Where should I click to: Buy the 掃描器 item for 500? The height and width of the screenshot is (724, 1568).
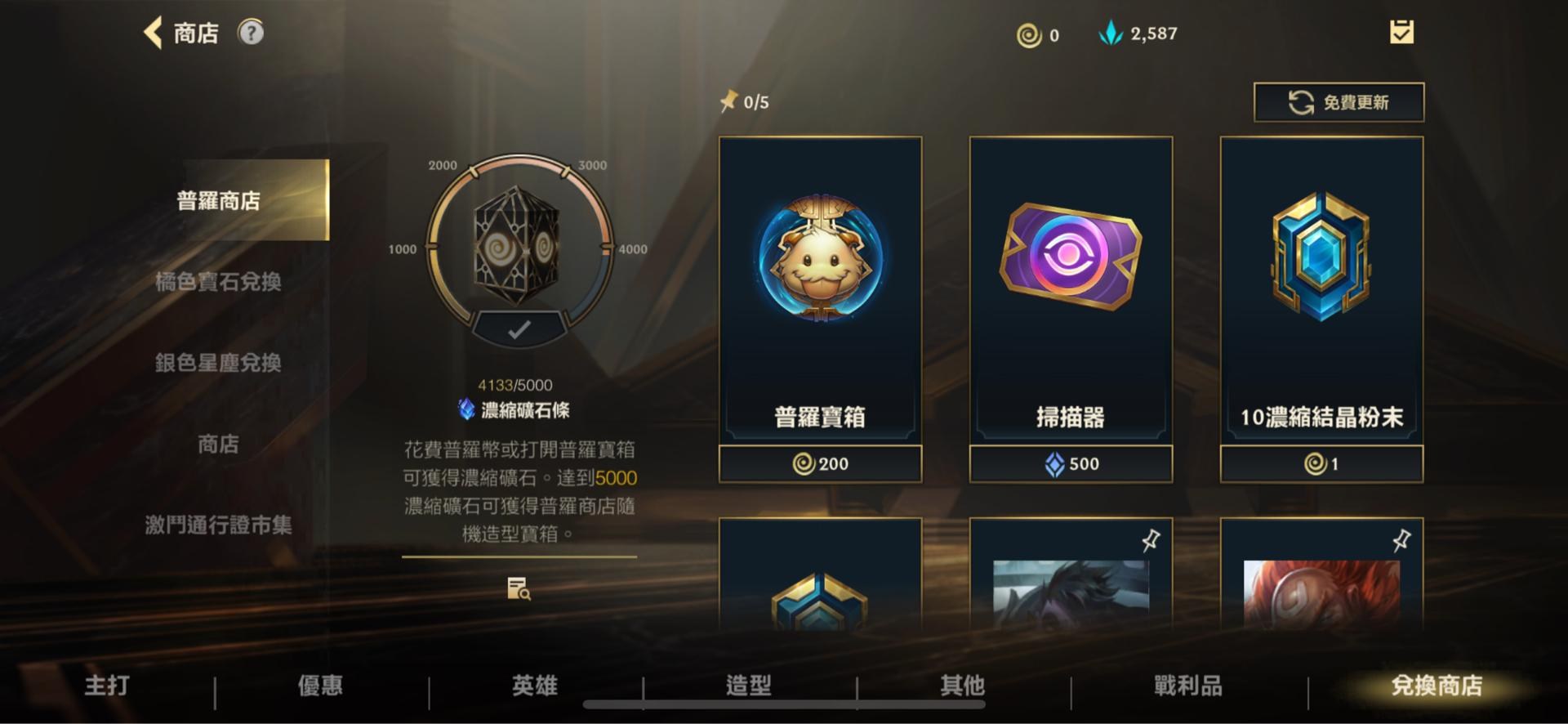click(x=1071, y=463)
